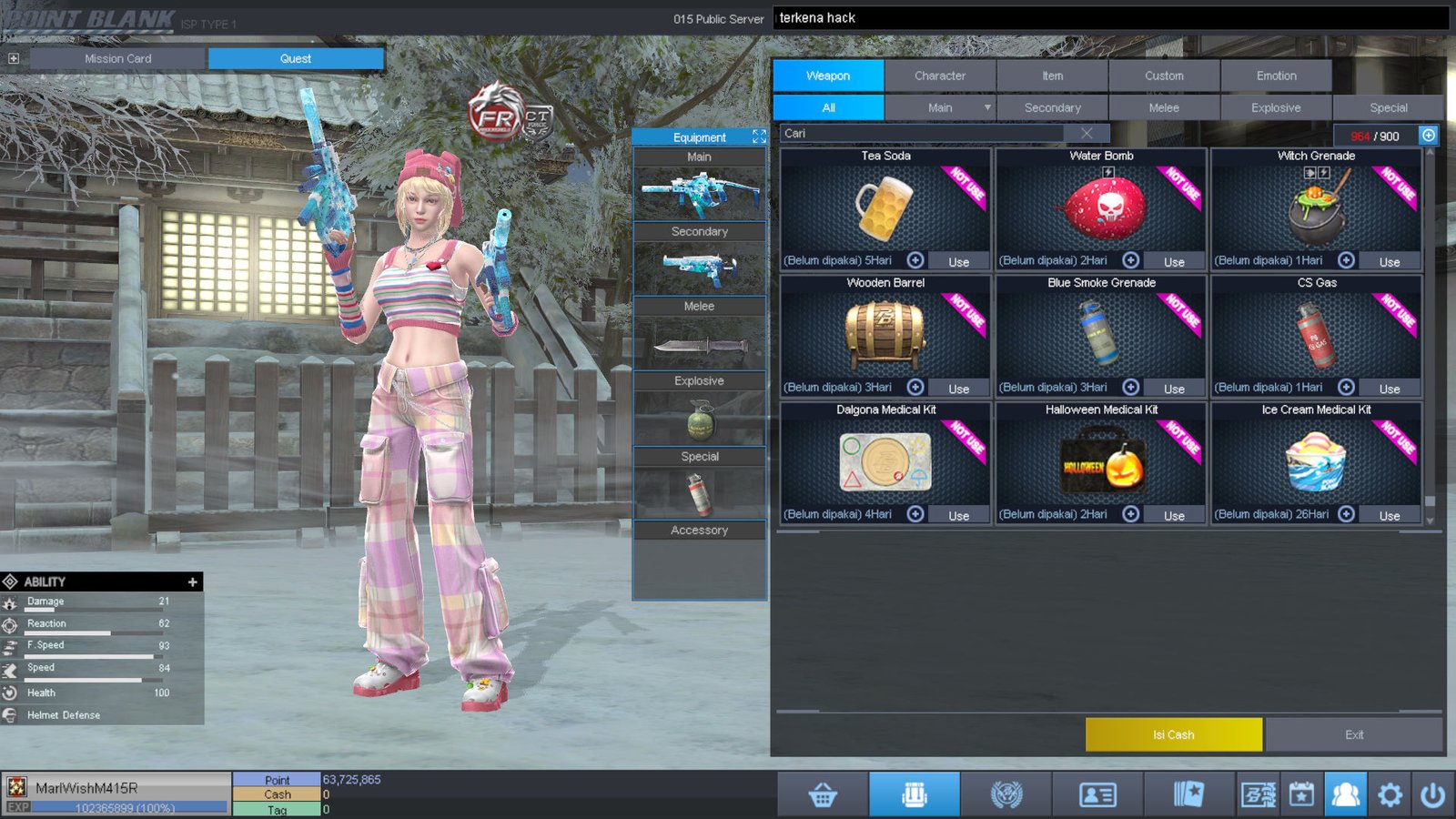The height and width of the screenshot is (819, 1456).
Task: Use the Witch Grenade
Action: [1389, 261]
